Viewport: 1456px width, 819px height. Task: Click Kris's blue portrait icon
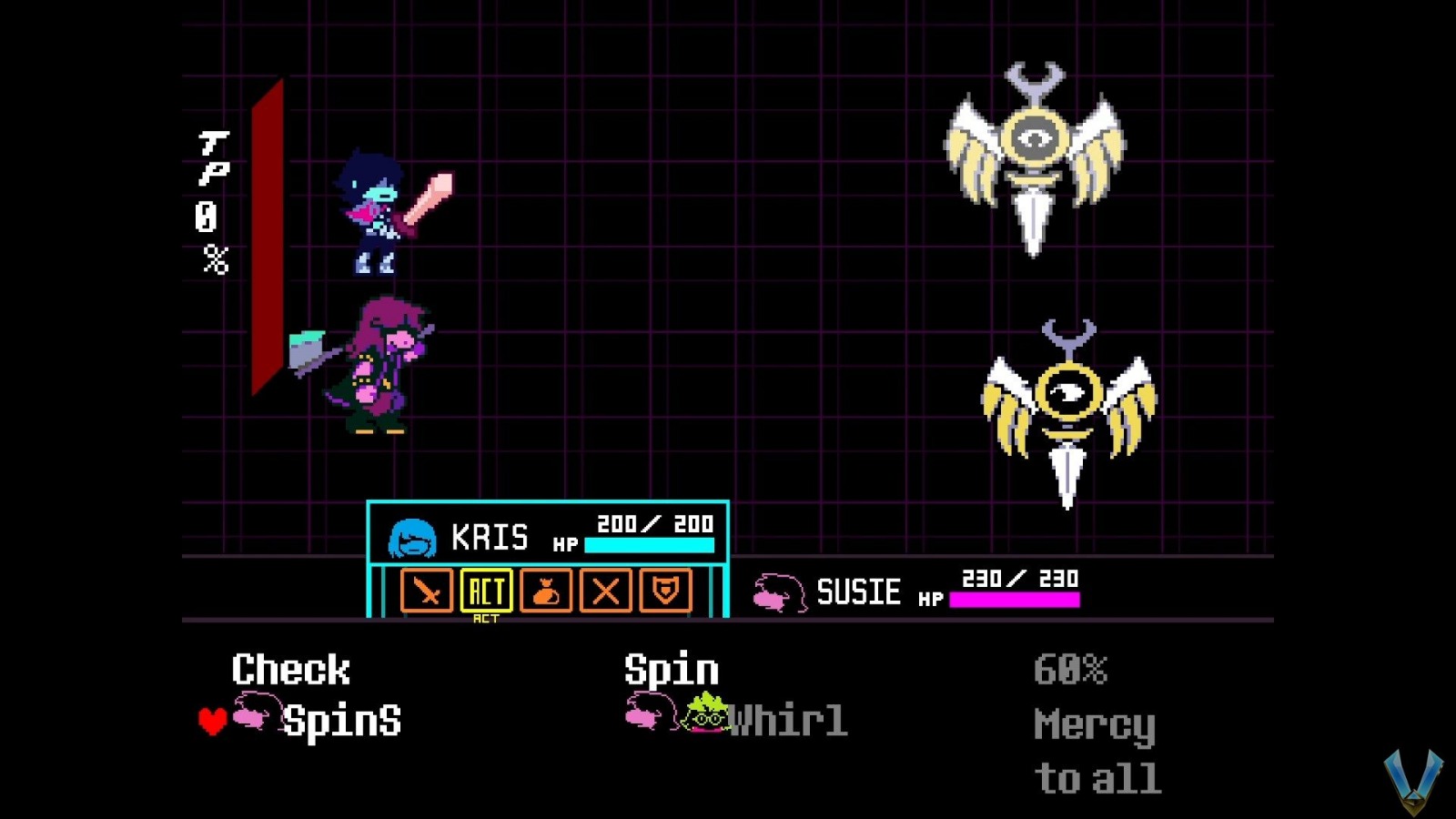pos(410,537)
